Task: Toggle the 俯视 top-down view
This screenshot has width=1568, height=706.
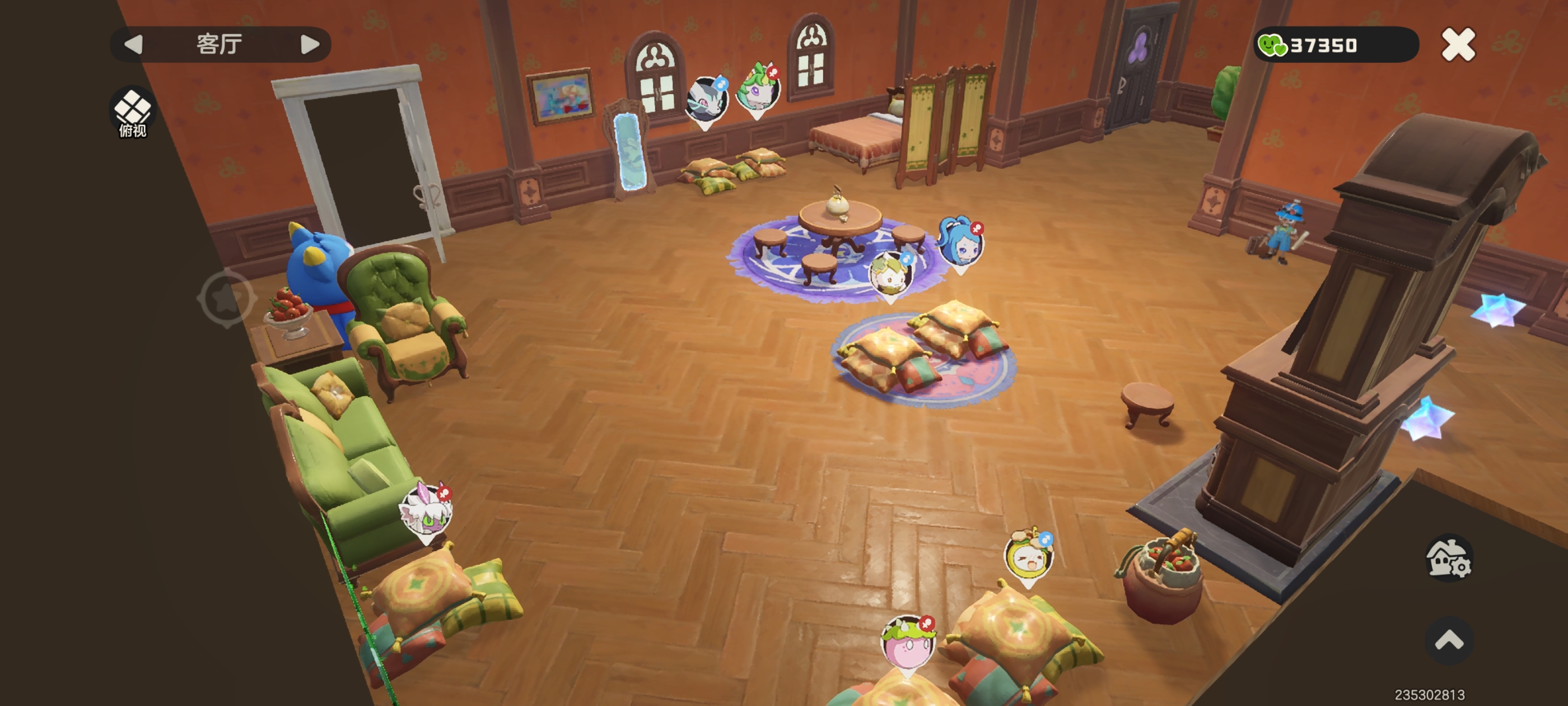Action: point(133,112)
